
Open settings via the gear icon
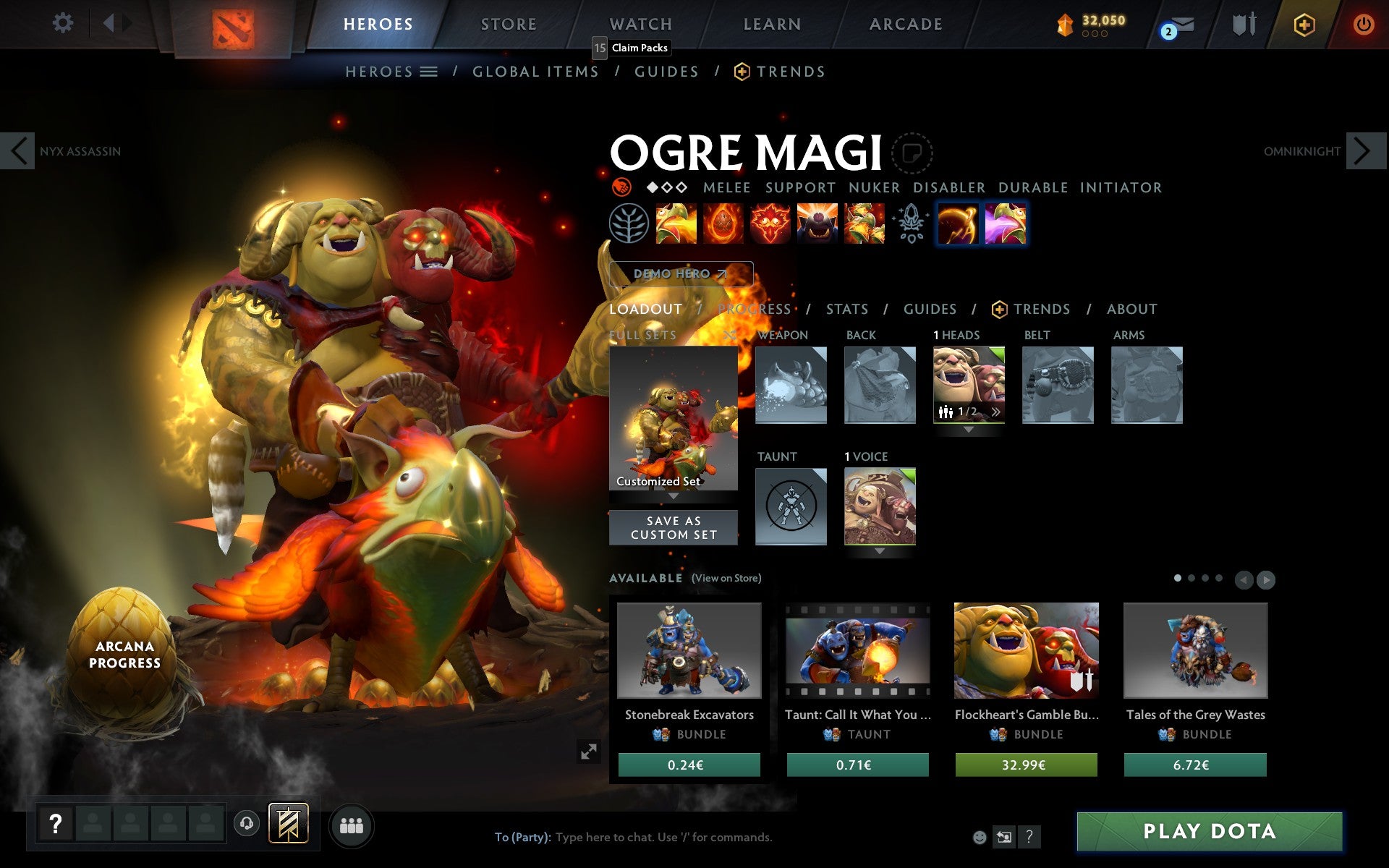[64, 23]
